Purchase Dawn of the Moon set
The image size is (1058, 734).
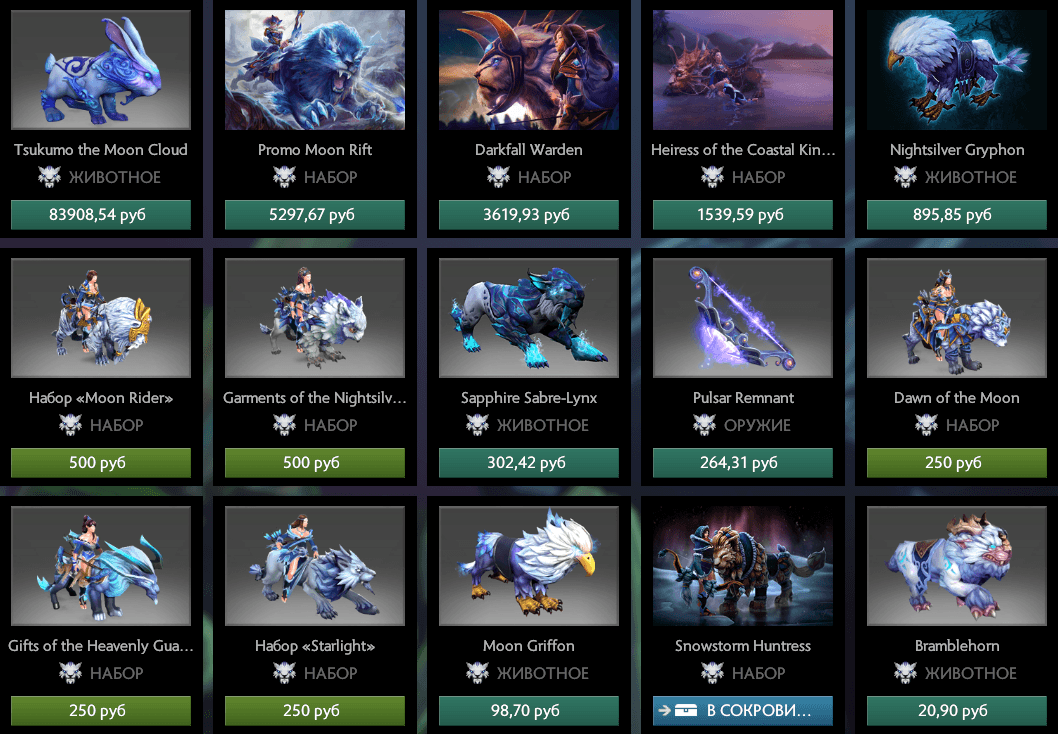957,463
